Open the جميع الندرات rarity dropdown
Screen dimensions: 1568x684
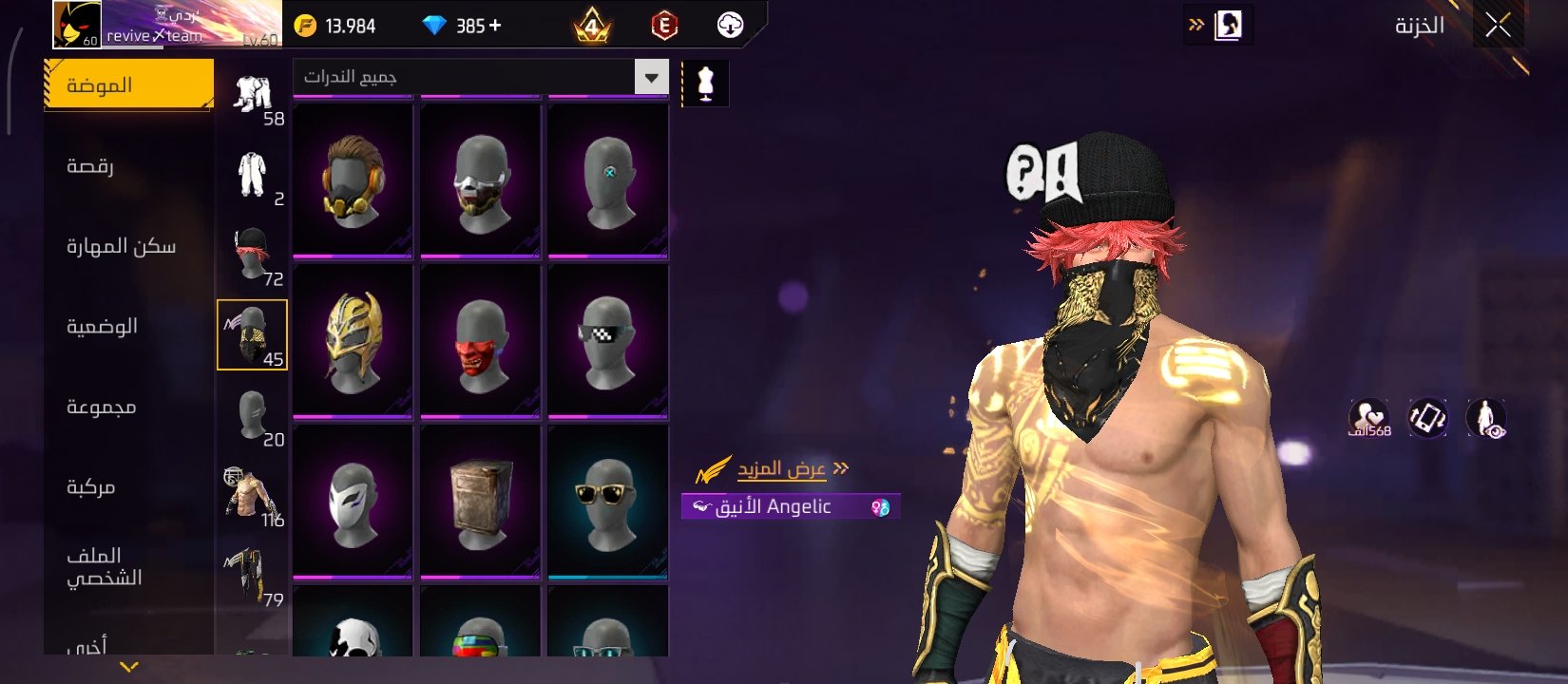(482, 77)
